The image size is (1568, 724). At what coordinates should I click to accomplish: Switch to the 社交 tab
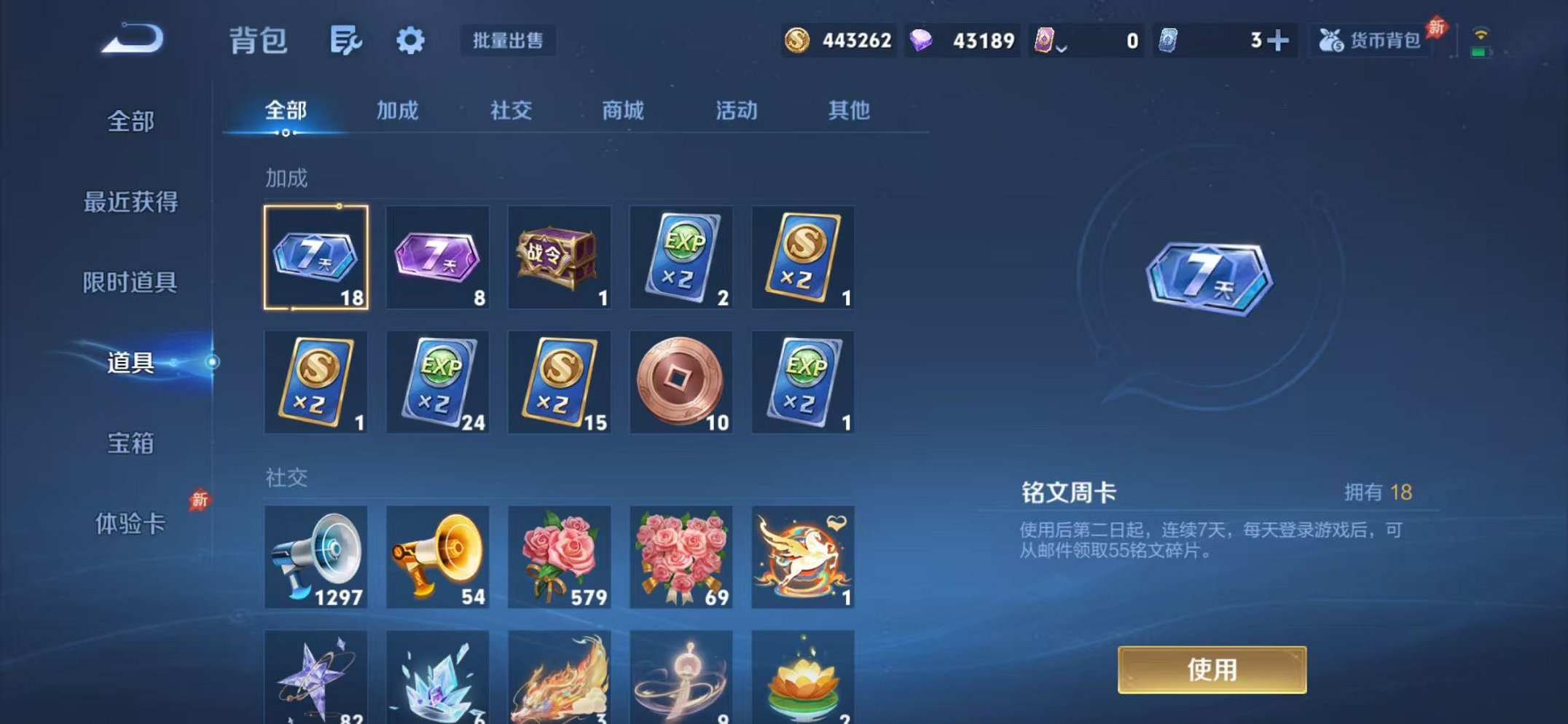click(510, 111)
